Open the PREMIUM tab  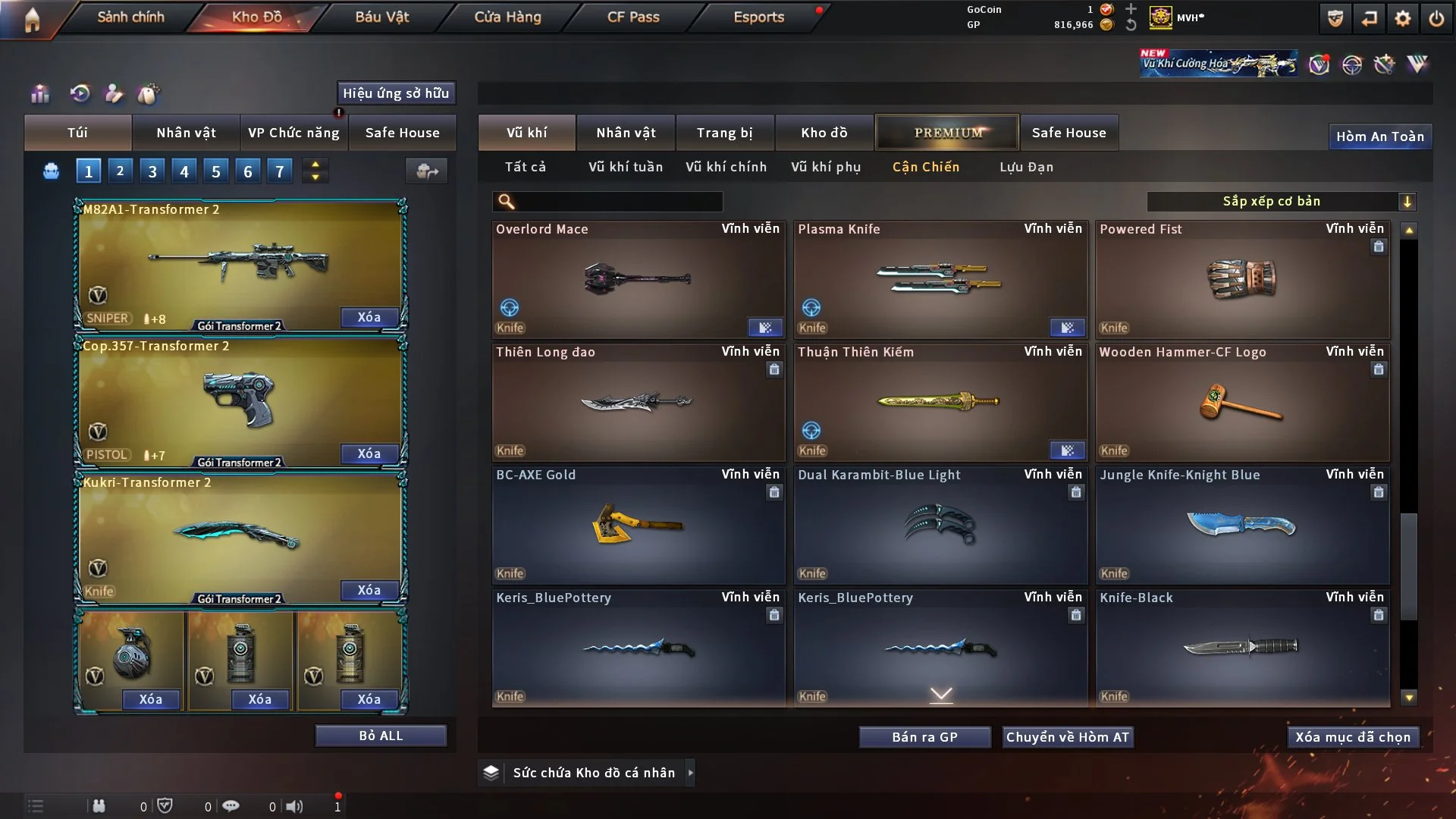click(x=947, y=133)
